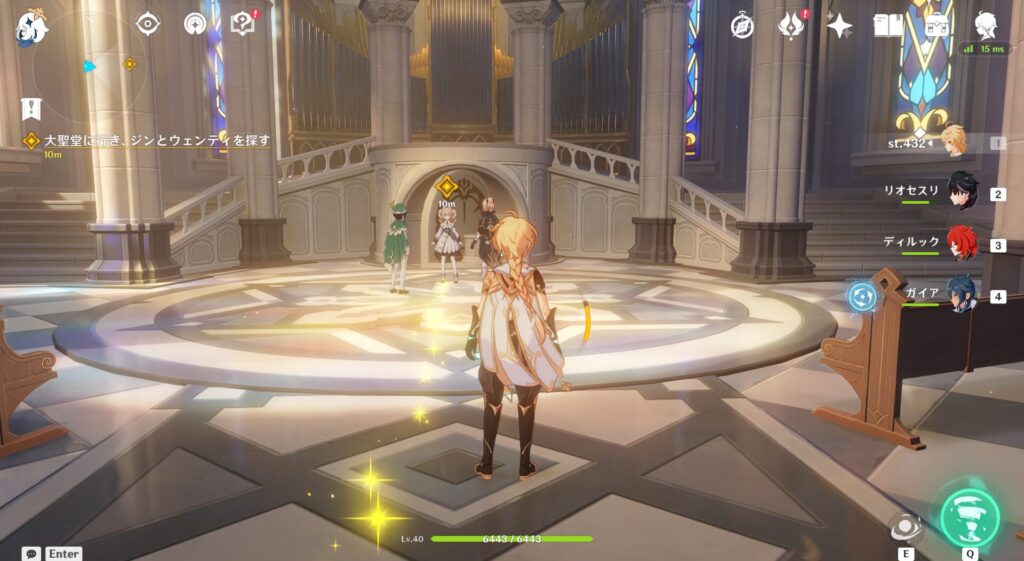
Task: Switch to party member ディルック
Action: point(962,244)
